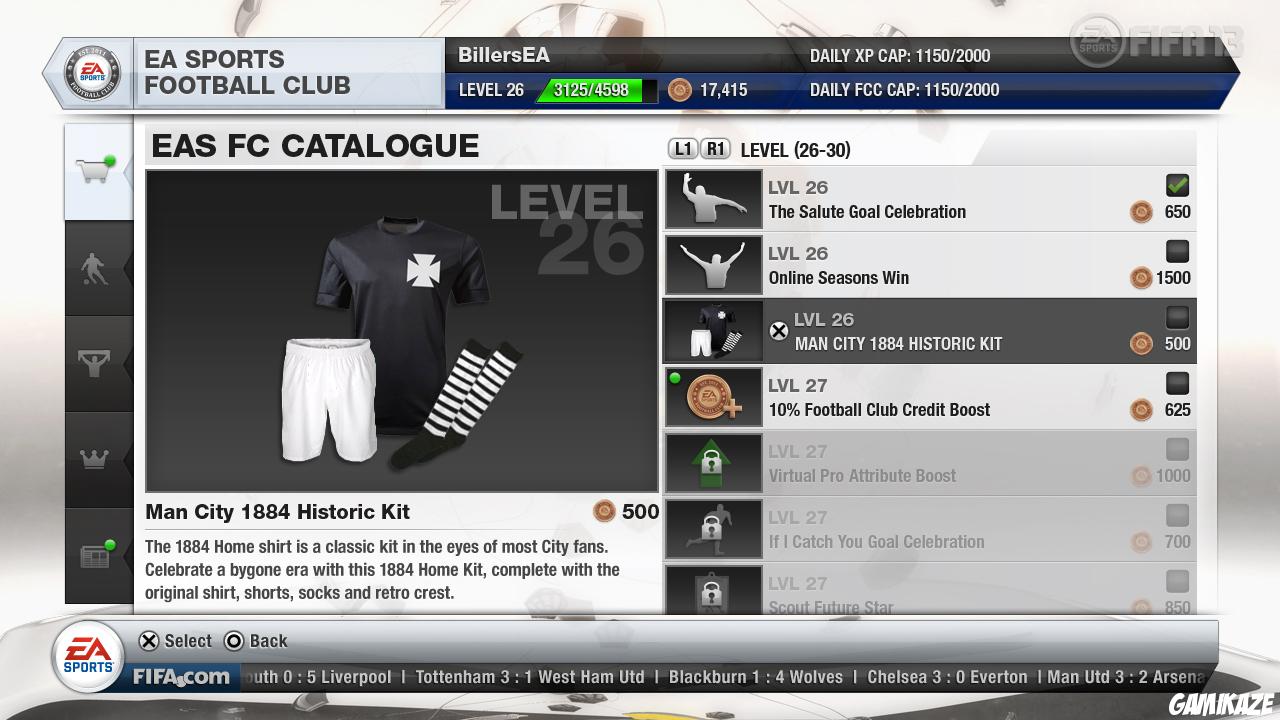The image size is (1280, 720).
Task: Click the Man City 1884 kit thumbnail icon
Action: (713, 330)
